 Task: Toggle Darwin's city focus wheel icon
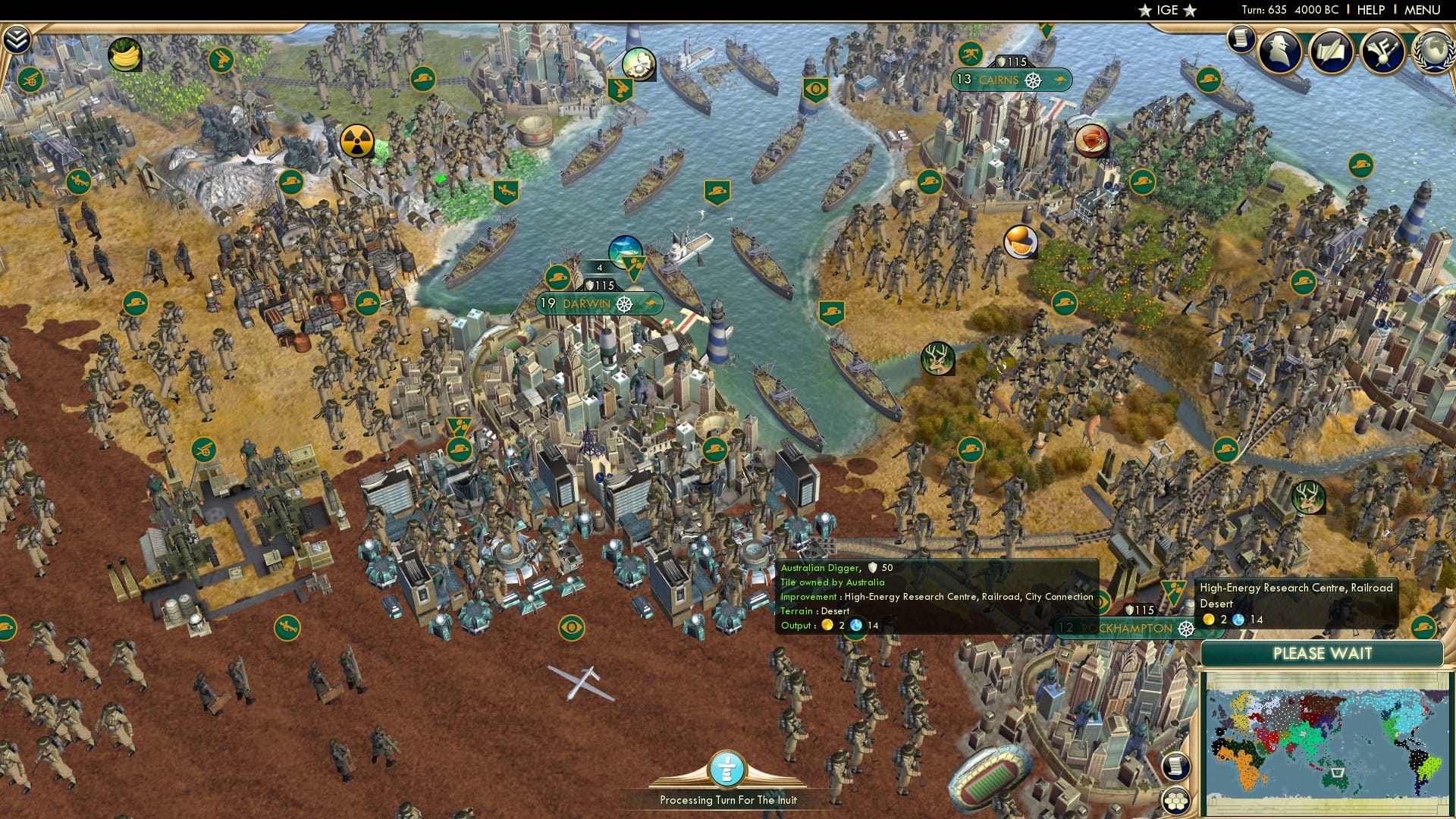click(626, 305)
